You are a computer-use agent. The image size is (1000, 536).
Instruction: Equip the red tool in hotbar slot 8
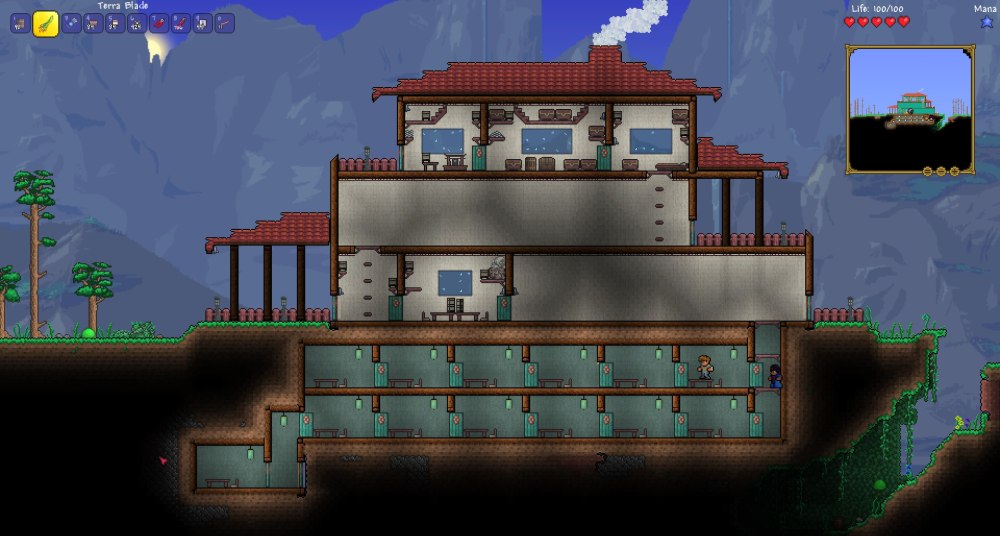point(181,23)
